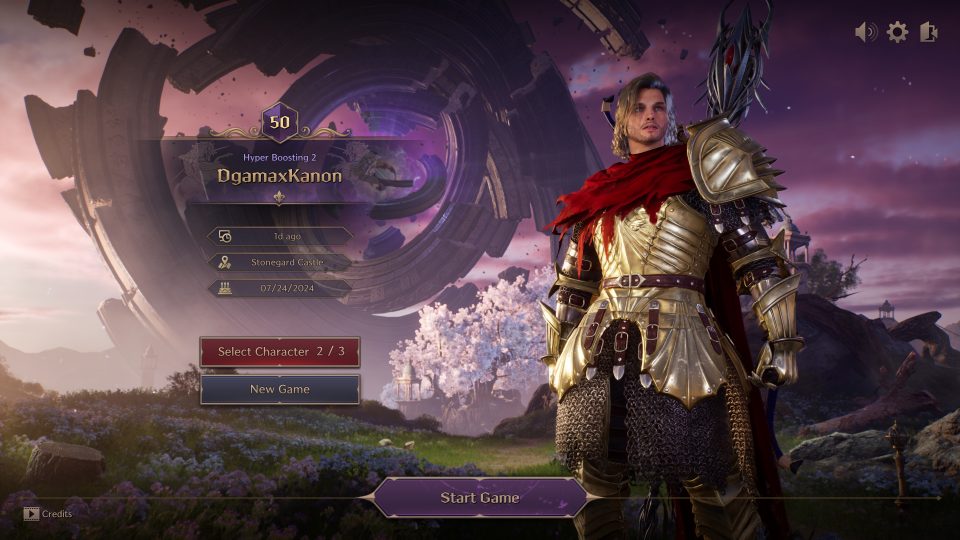This screenshot has height=540, width=960.
Task: Open settings via the gear icon
Action: (898, 32)
